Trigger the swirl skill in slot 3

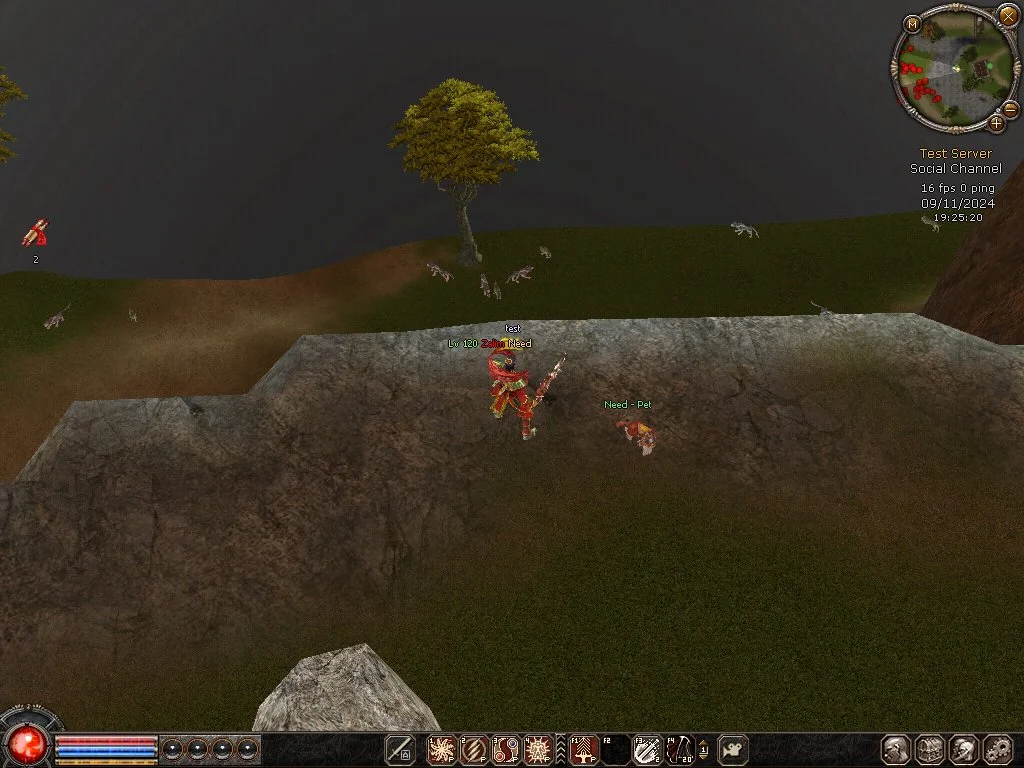click(506, 749)
